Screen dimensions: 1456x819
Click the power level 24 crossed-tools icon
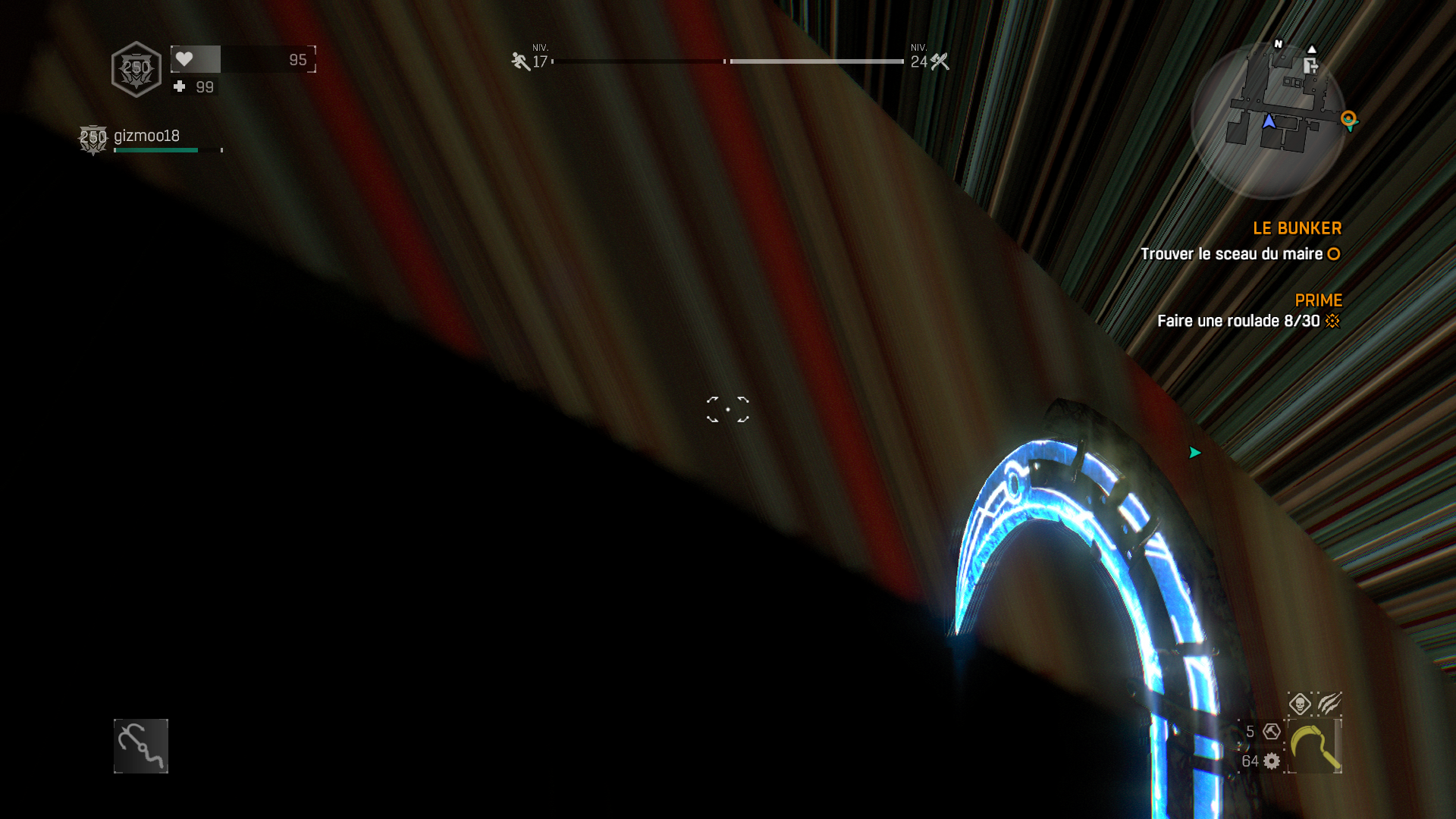coord(940,61)
